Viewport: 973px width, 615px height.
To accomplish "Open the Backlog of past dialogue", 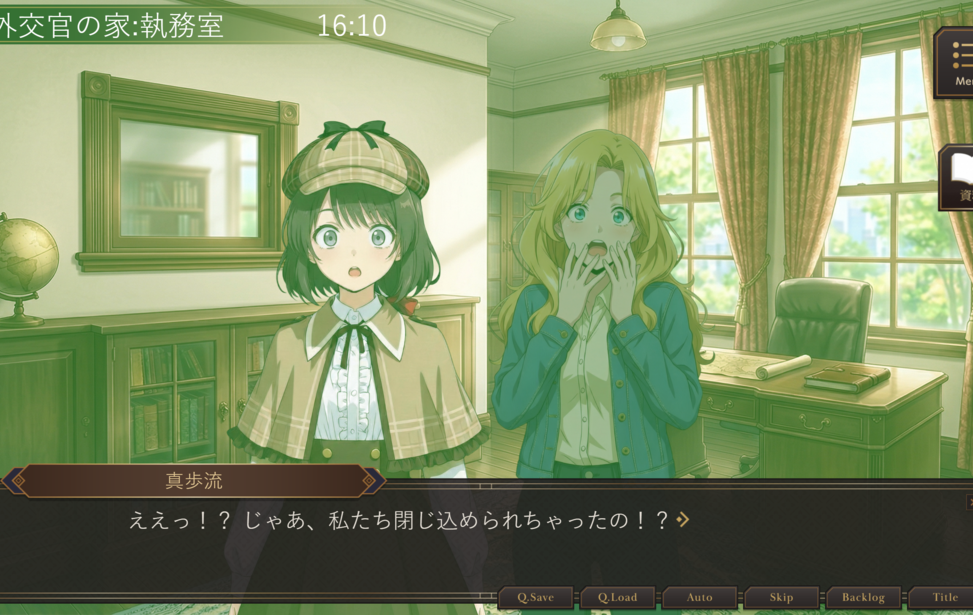I will tap(863, 597).
